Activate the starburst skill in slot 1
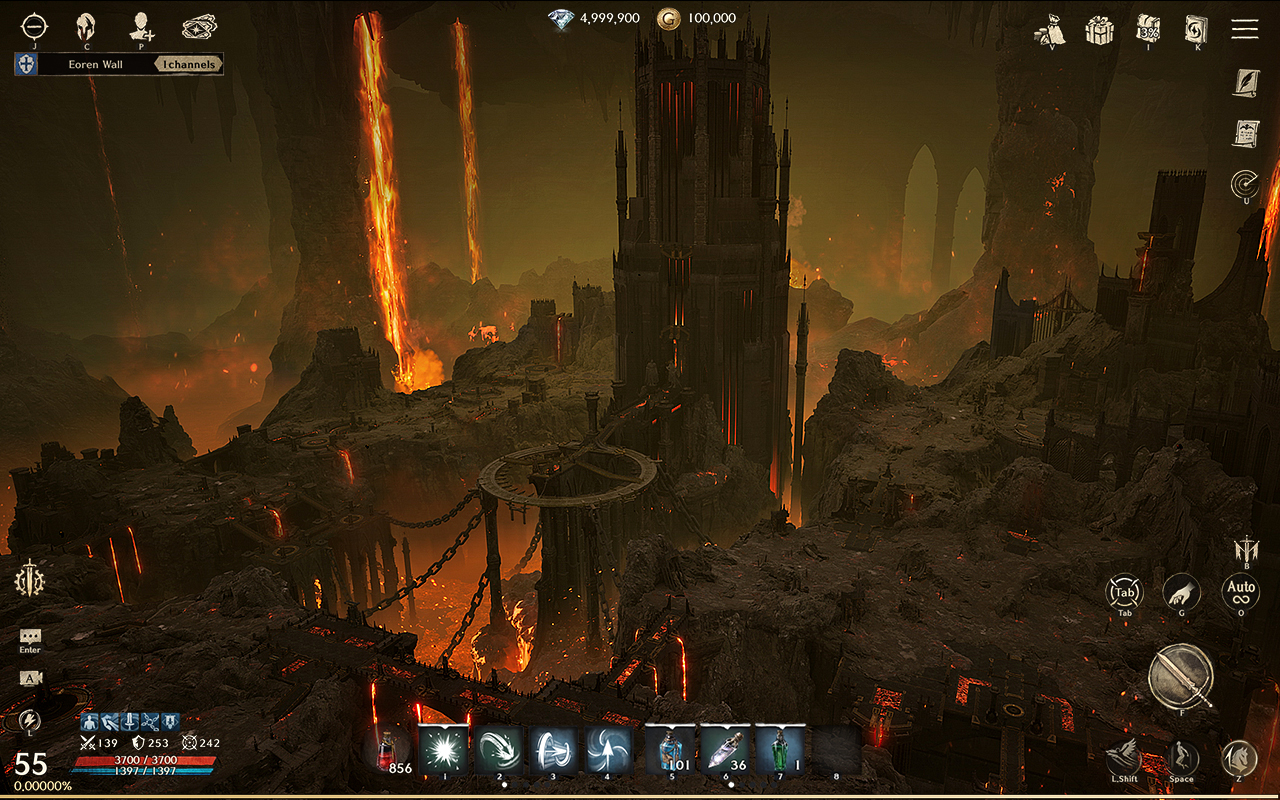This screenshot has width=1280, height=800. 443,750
